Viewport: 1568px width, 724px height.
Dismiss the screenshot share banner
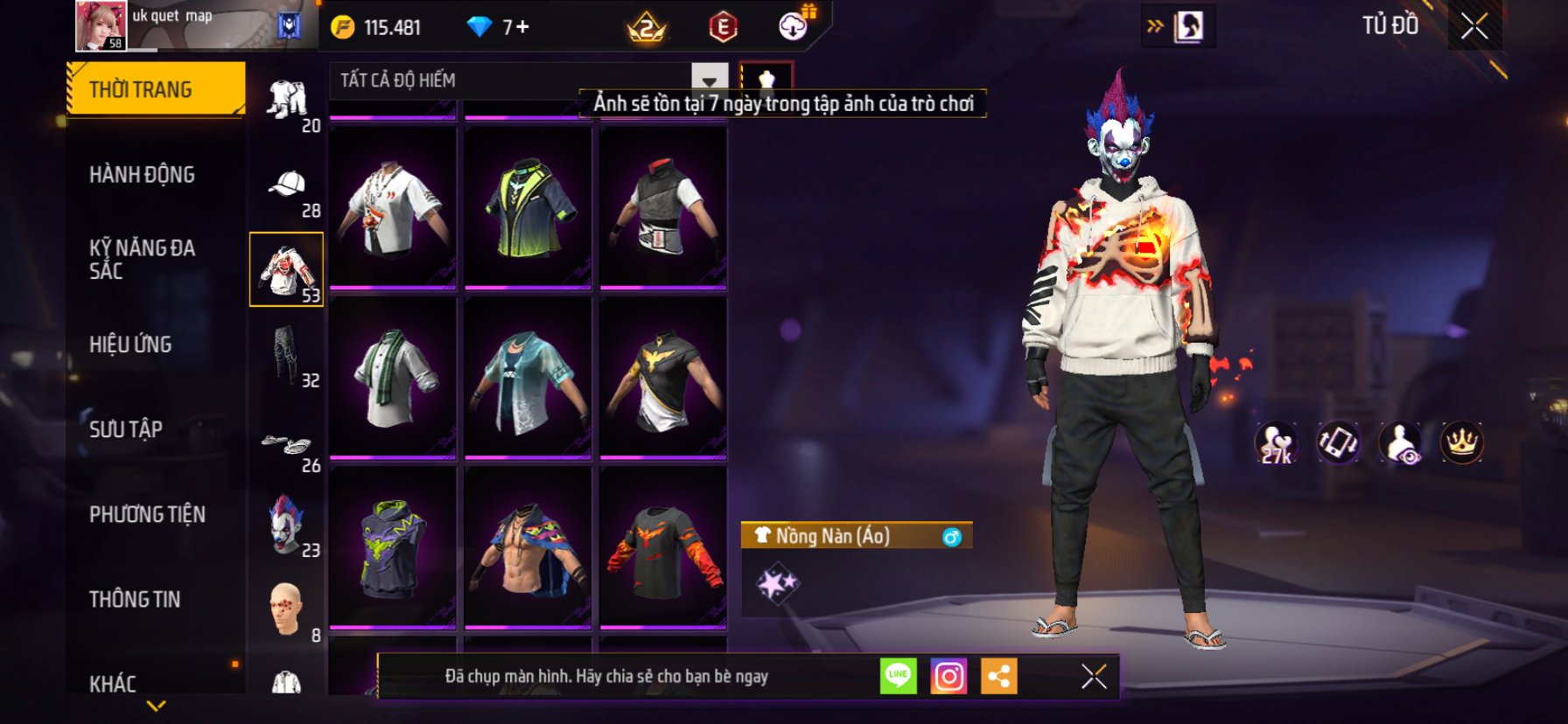point(1094,676)
